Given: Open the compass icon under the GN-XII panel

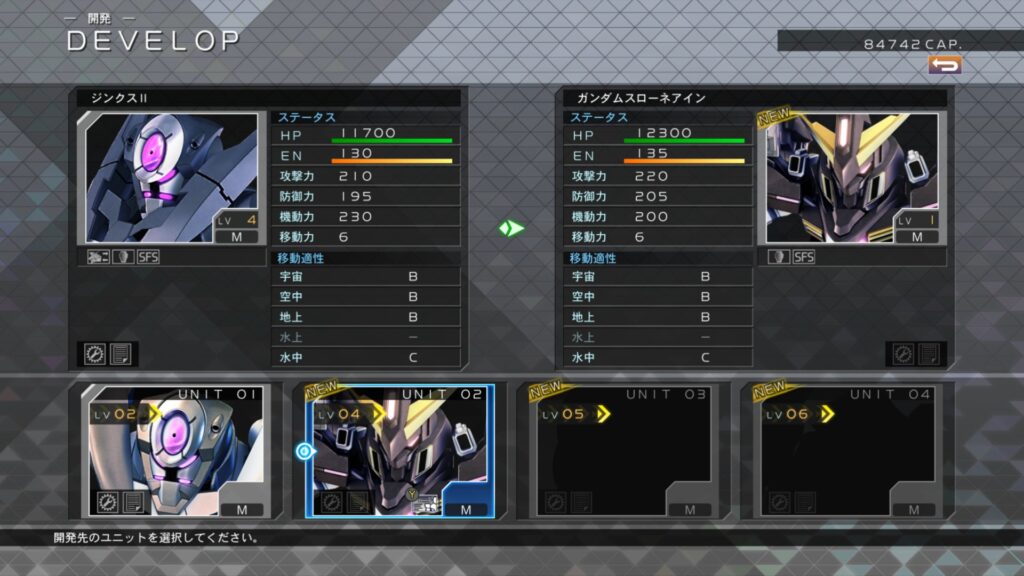Looking at the screenshot, I should pos(96,354).
